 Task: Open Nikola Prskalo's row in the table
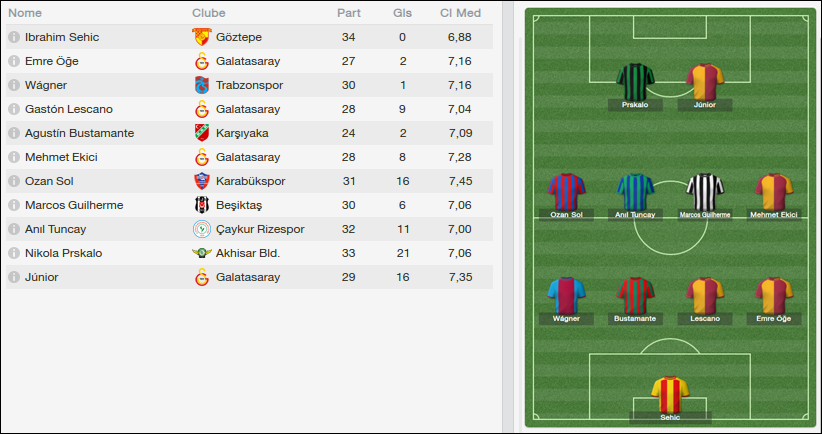tap(63, 253)
